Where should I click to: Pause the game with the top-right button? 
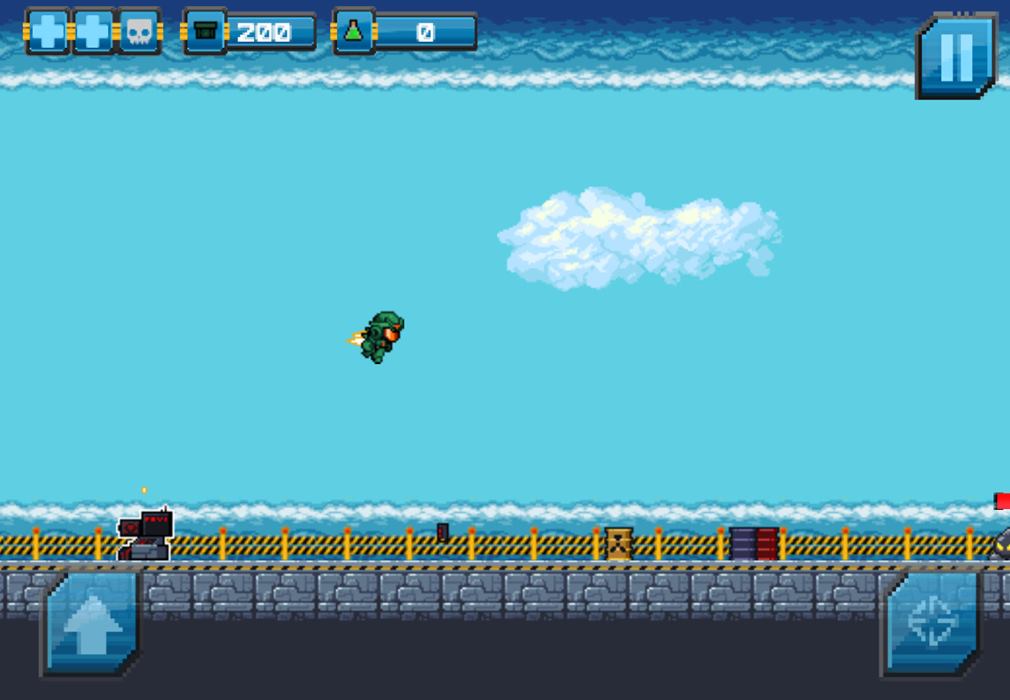point(956,56)
